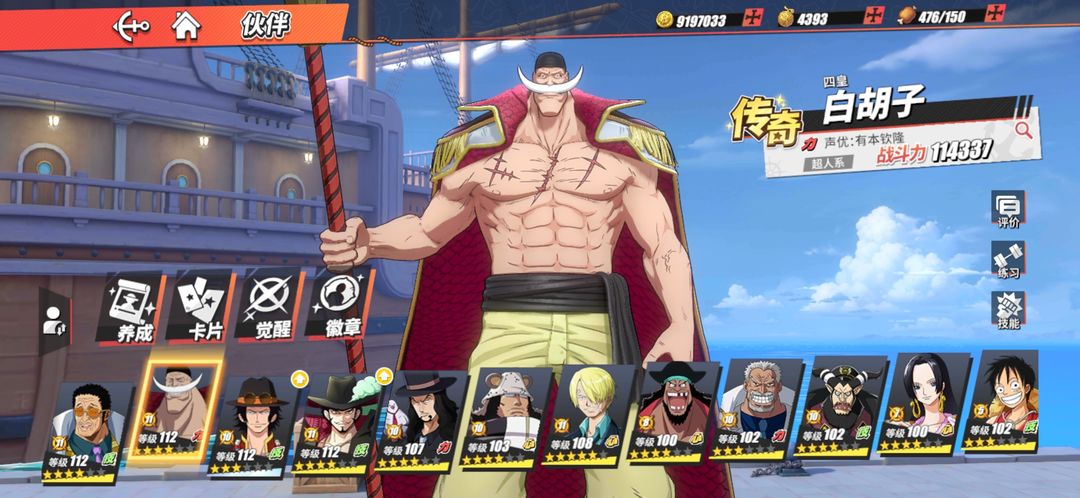Add more gold coins
Image resolution: width=1080 pixels, height=498 pixels.
(754, 18)
